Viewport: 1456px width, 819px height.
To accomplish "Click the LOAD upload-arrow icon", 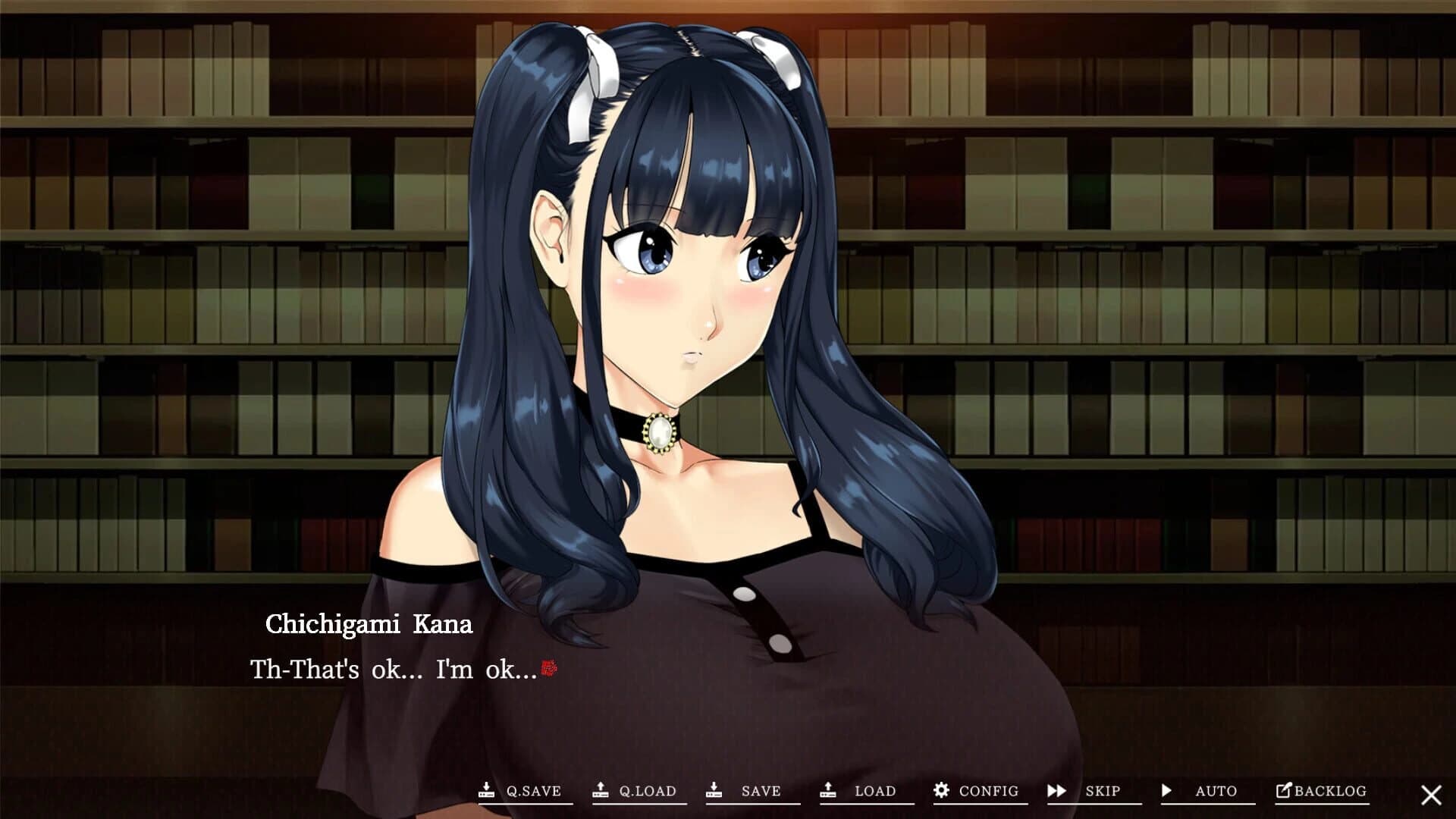I will [x=827, y=791].
